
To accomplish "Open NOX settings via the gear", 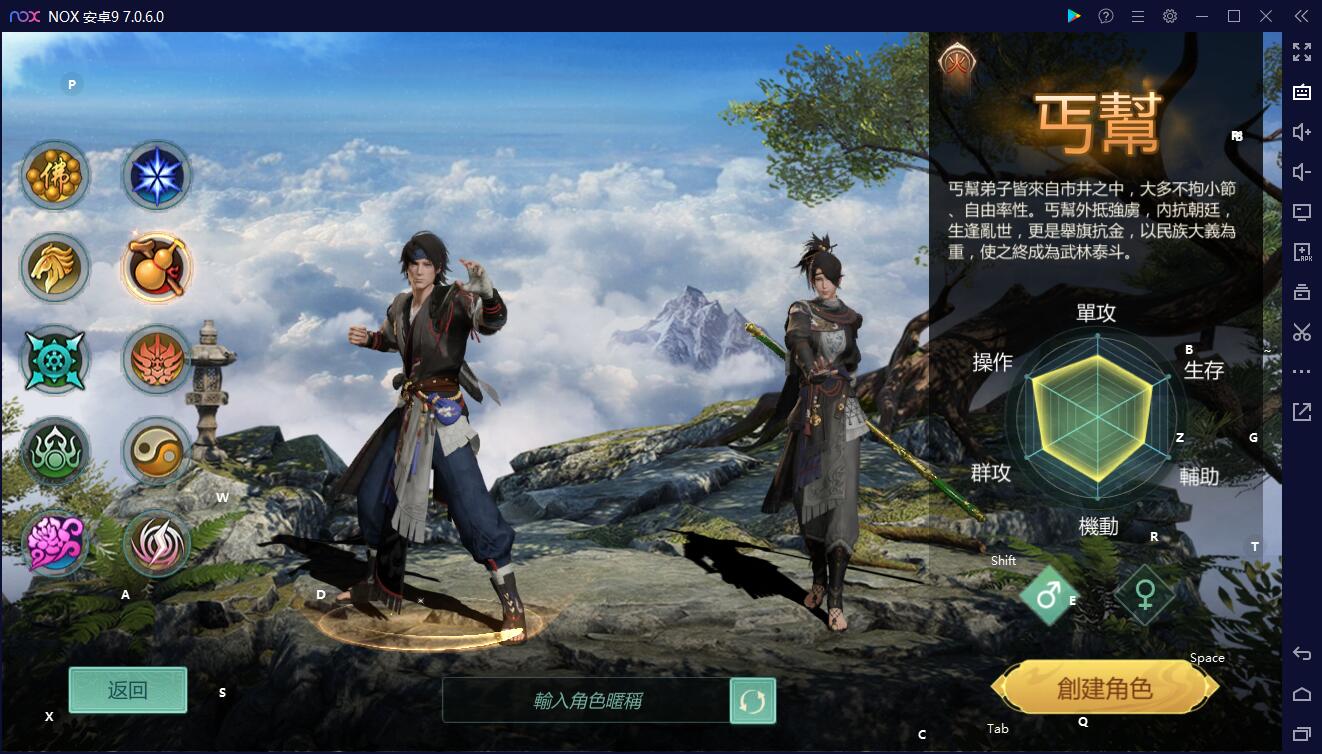I will click(x=1169, y=16).
